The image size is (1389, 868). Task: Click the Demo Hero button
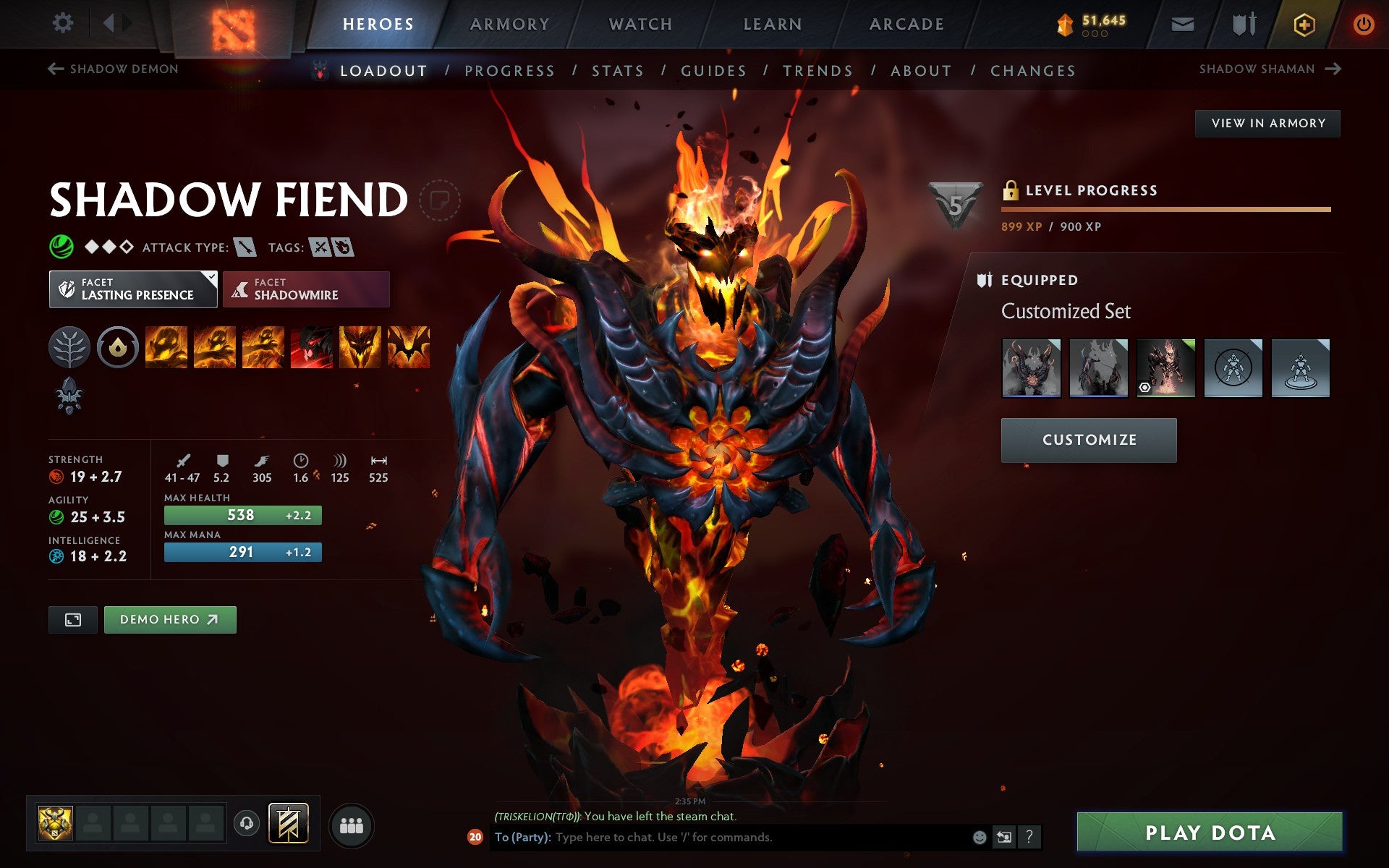coord(170,619)
